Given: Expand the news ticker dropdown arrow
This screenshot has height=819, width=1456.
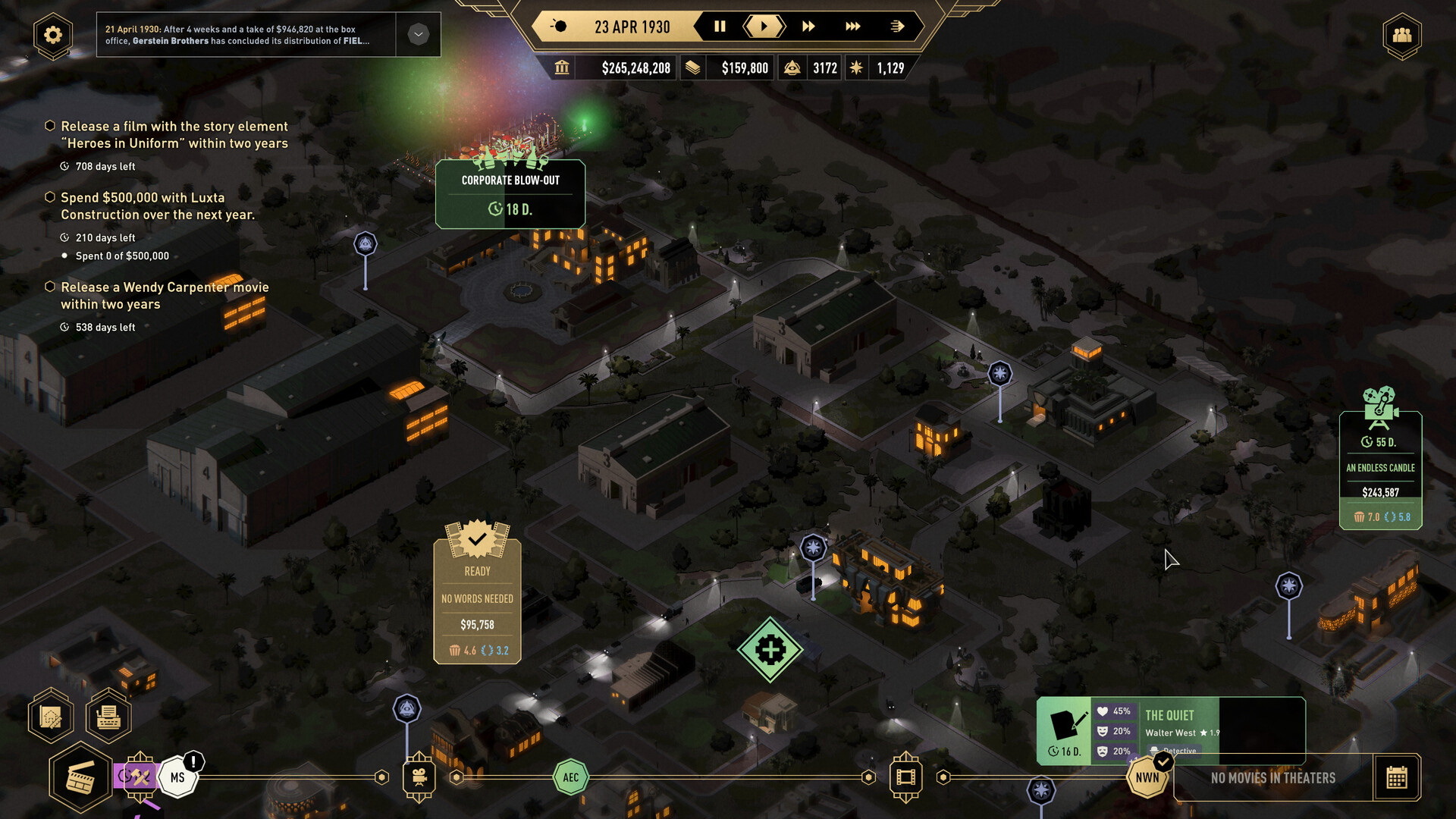Looking at the screenshot, I should [x=418, y=34].
